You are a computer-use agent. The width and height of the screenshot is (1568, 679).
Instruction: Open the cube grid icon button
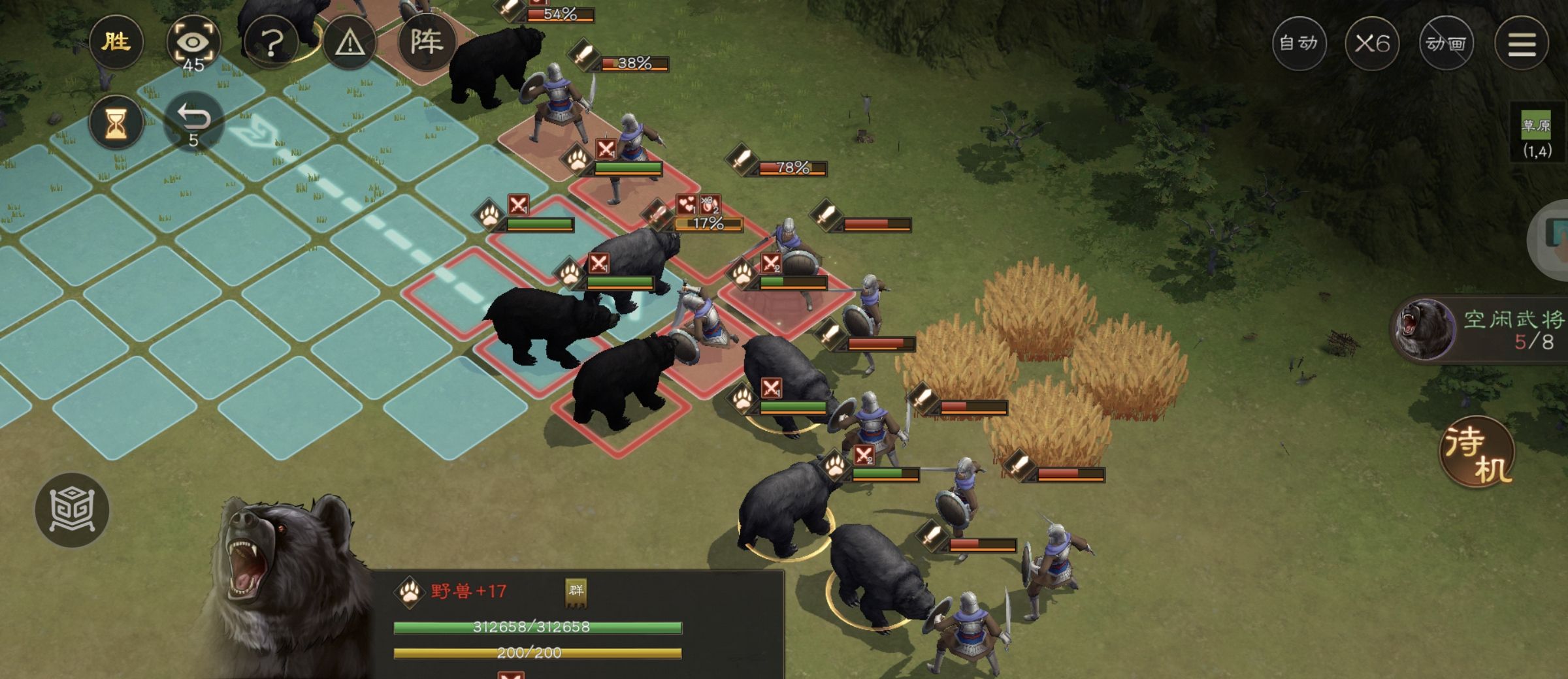72,510
